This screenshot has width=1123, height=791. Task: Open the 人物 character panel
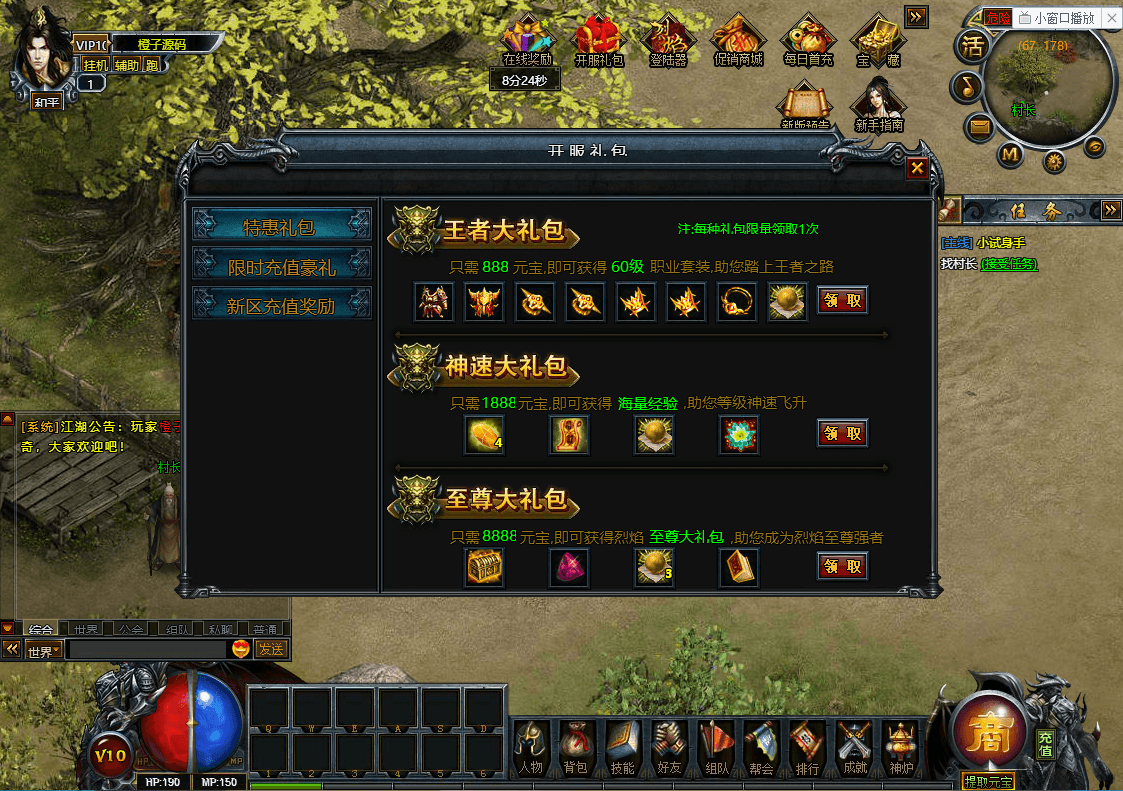(x=531, y=748)
